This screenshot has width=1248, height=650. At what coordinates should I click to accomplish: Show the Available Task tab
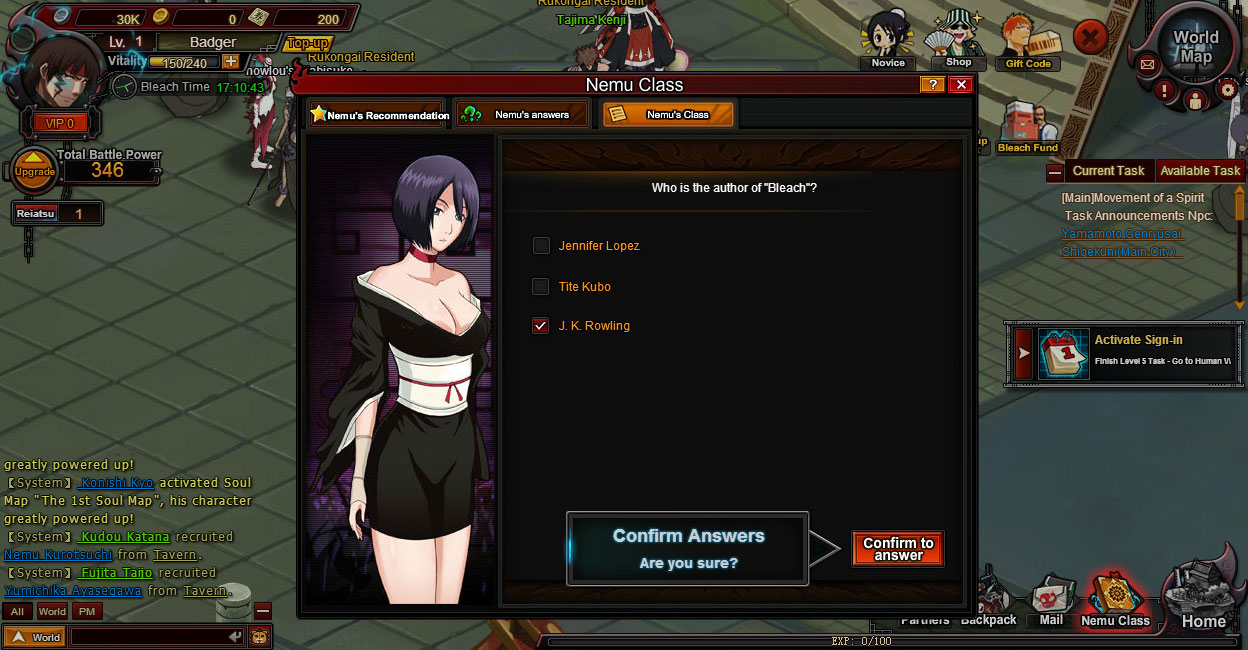[x=1199, y=171]
